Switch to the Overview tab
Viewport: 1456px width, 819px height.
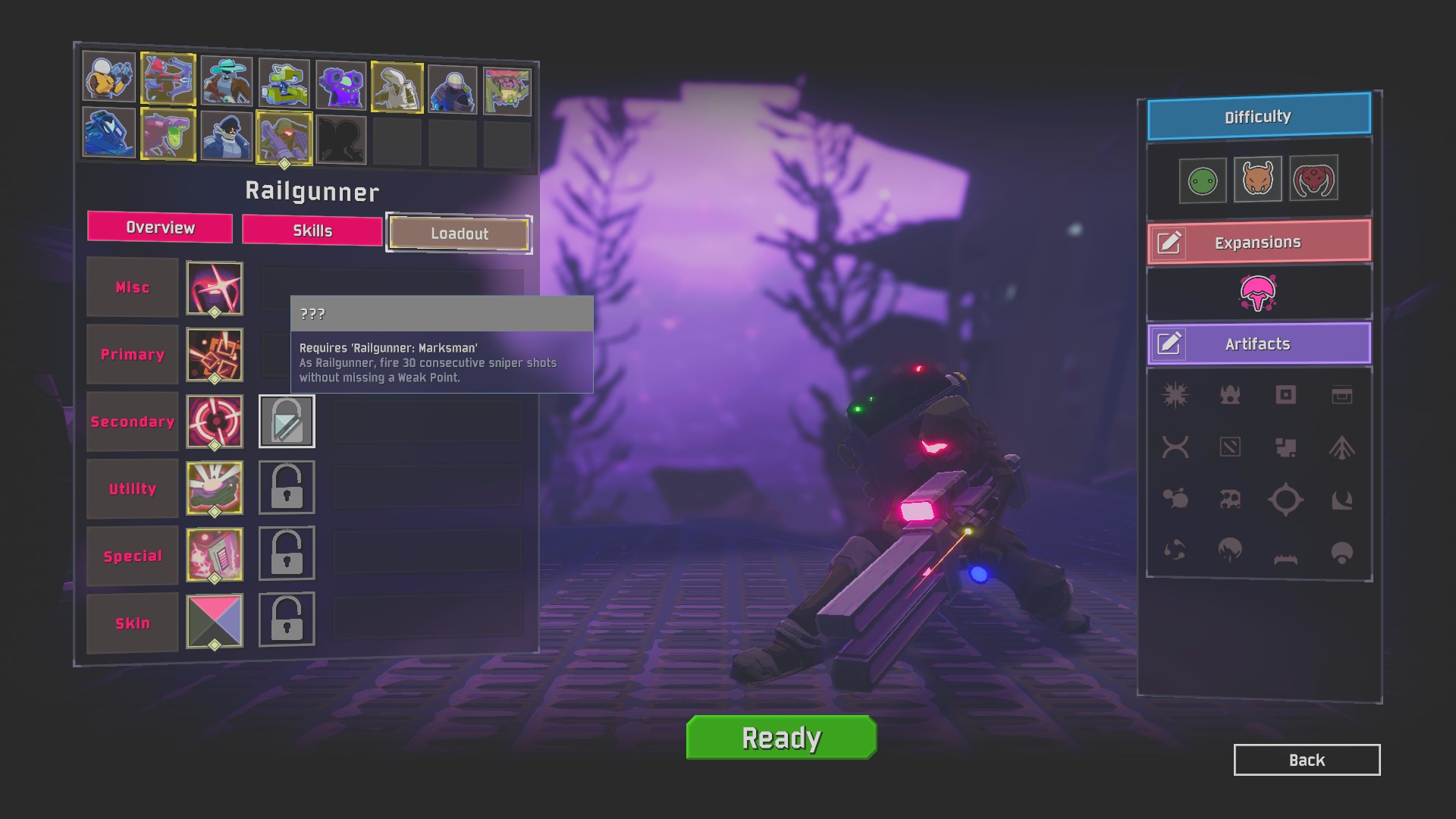[x=160, y=227]
